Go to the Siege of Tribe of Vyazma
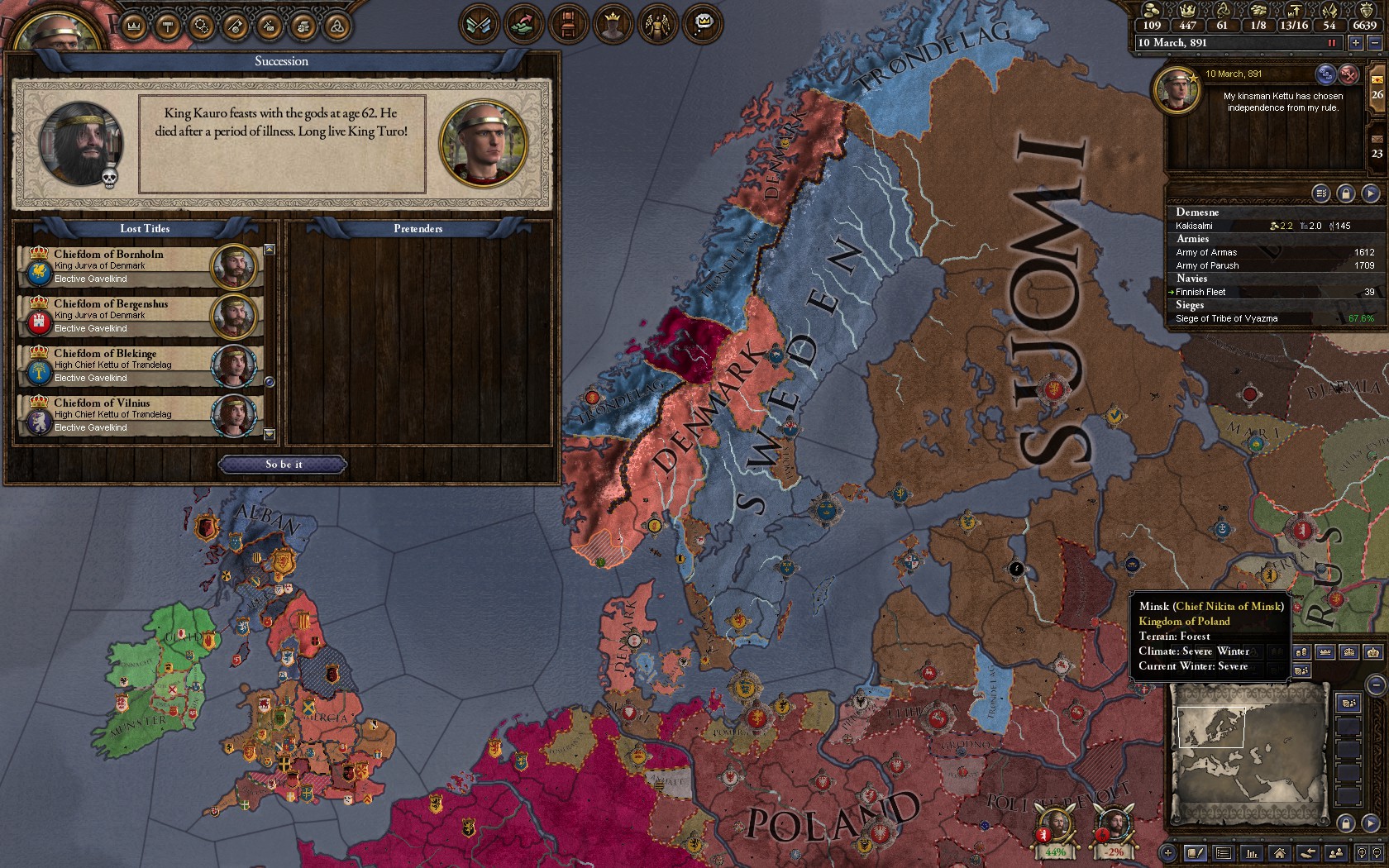 pyautogui.click(x=1273, y=318)
